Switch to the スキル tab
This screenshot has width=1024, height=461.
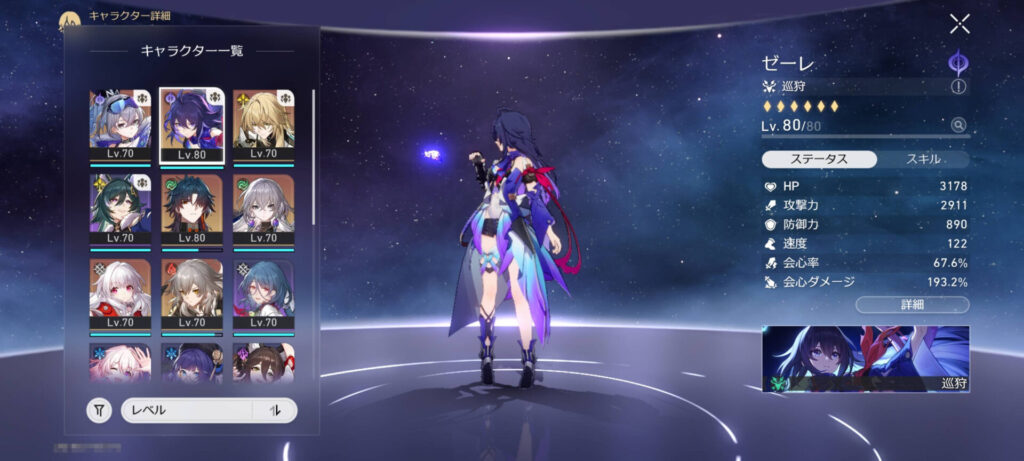point(923,159)
